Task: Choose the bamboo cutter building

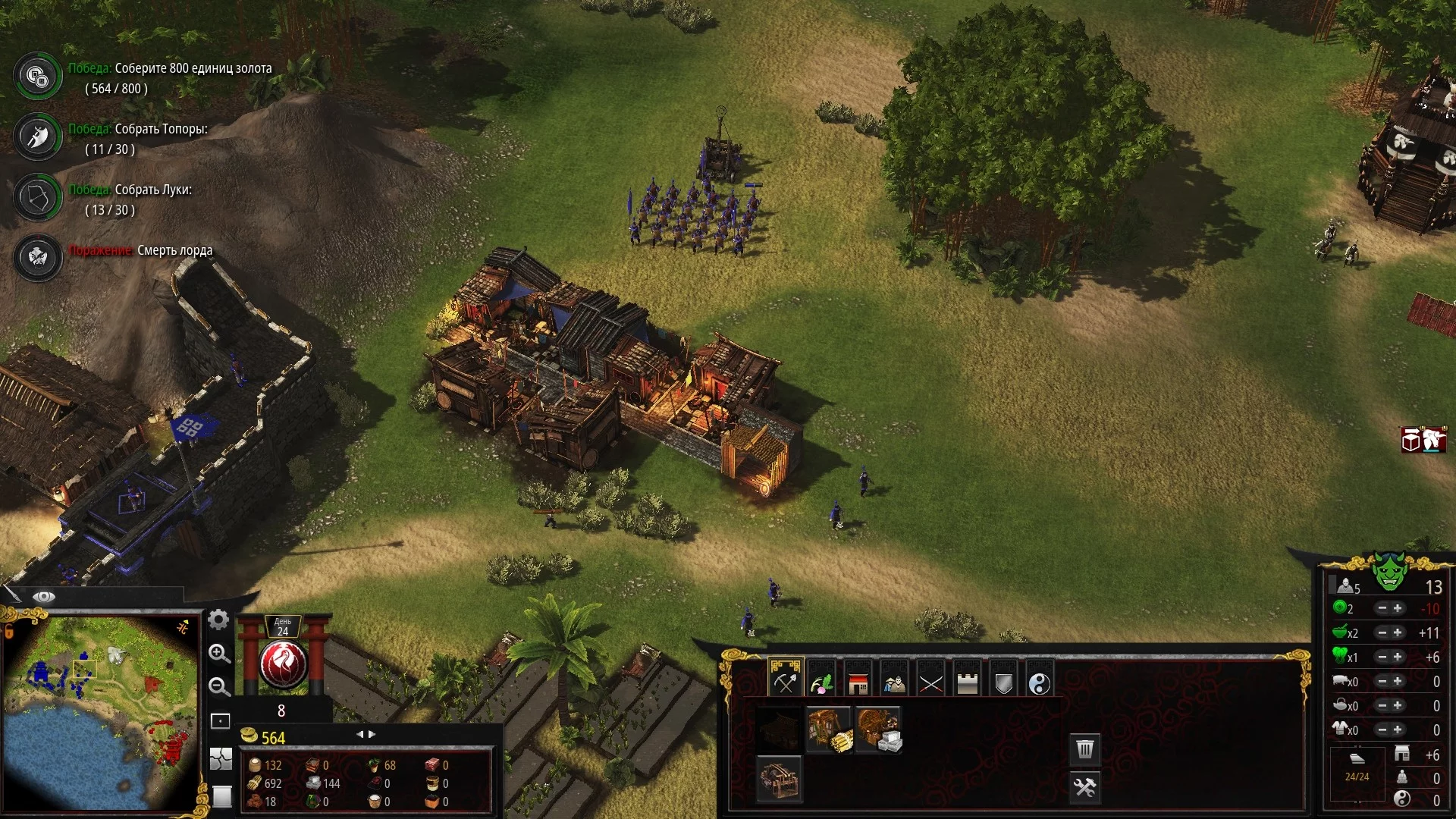Action: [829, 730]
